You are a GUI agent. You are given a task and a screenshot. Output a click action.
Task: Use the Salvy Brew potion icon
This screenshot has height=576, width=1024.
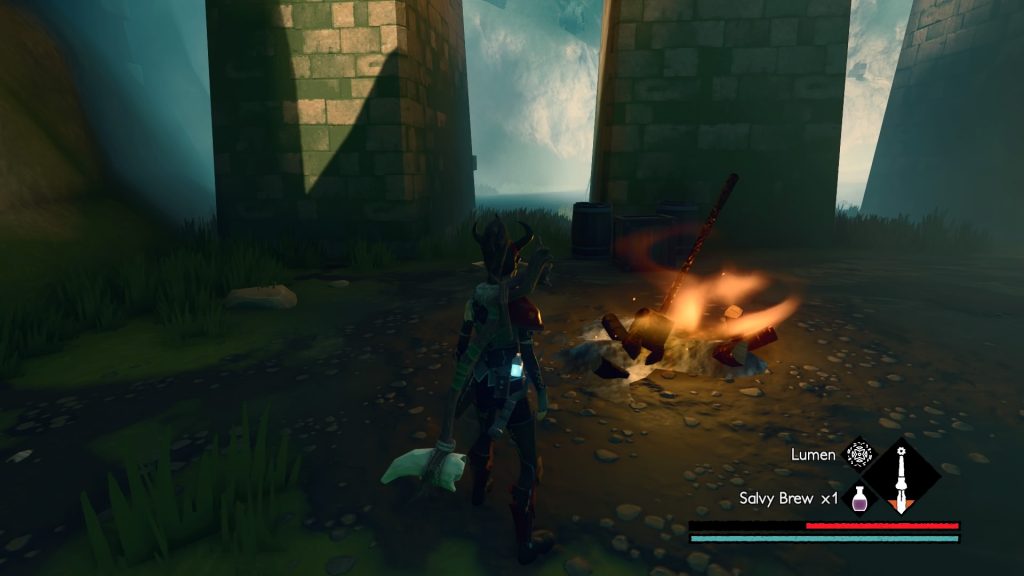[857, 498]
